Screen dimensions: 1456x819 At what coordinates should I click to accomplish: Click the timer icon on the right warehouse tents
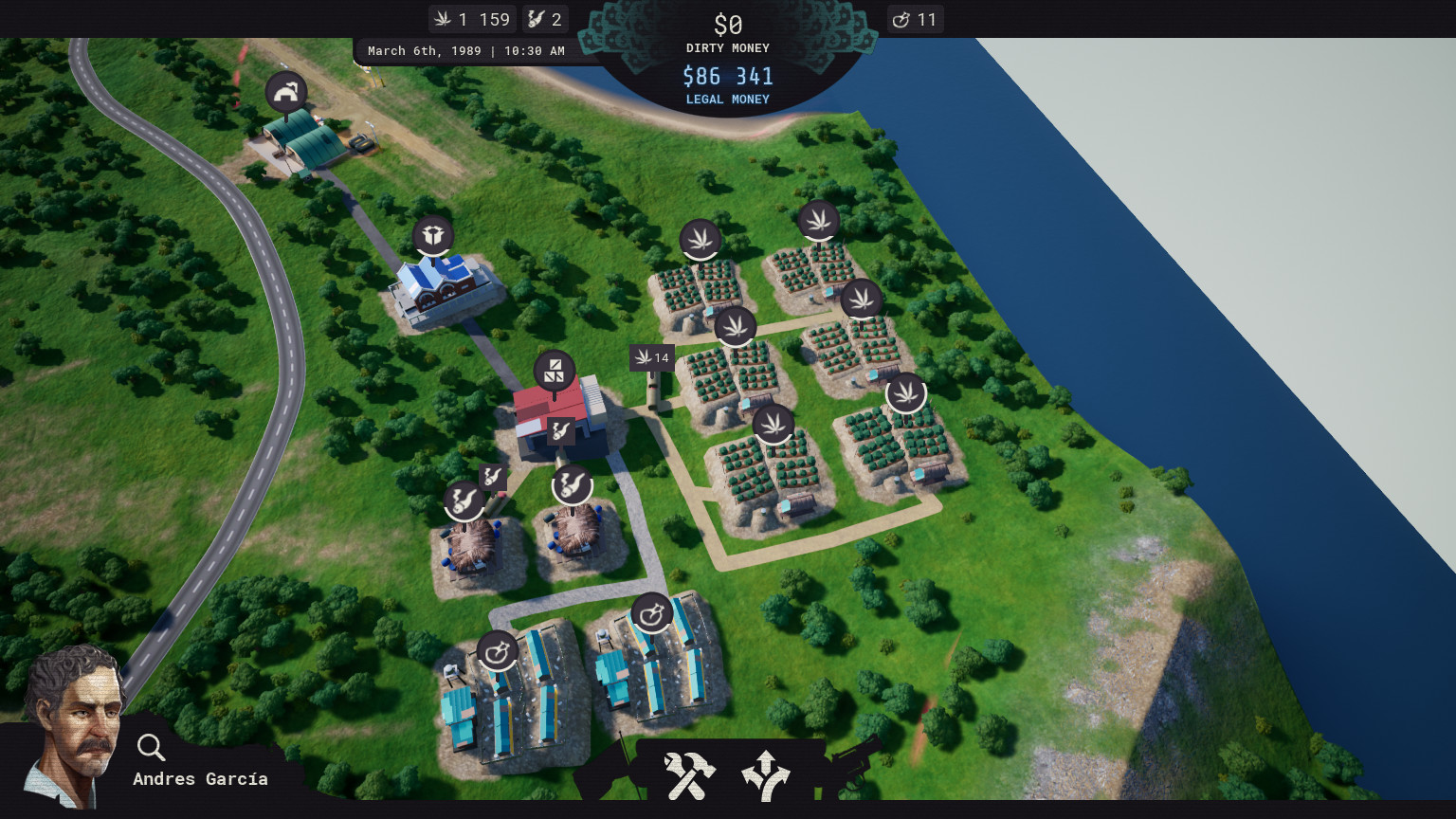[x=653, y=611]
